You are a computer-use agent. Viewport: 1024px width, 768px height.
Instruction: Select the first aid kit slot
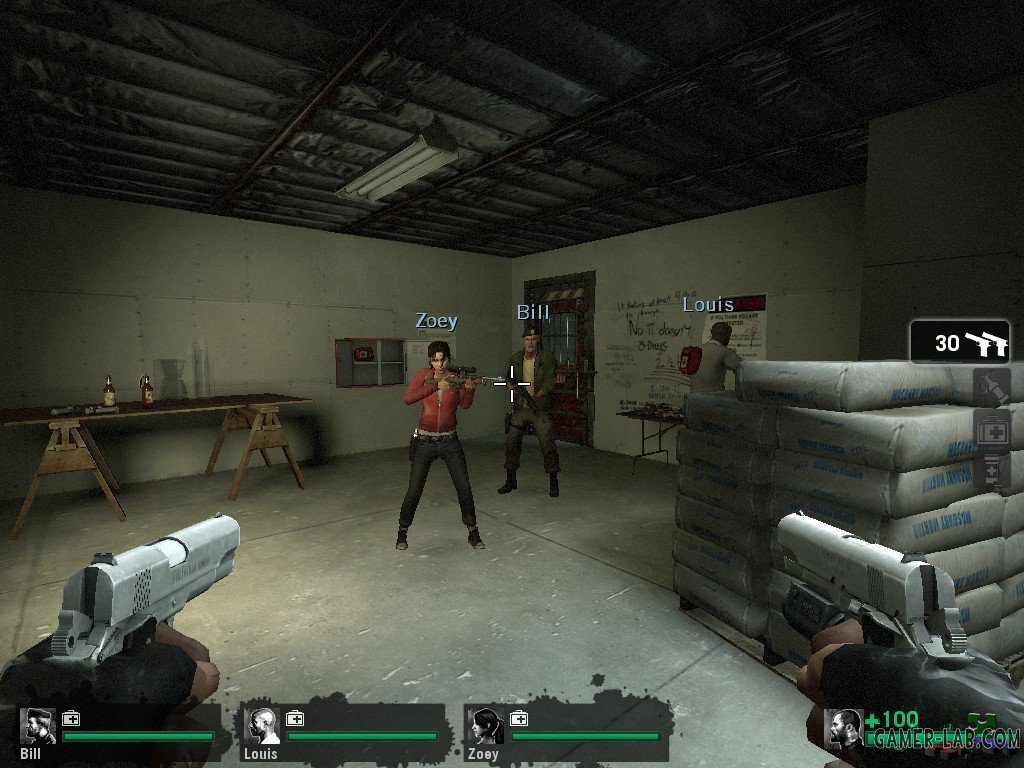[x=993, y=431]
